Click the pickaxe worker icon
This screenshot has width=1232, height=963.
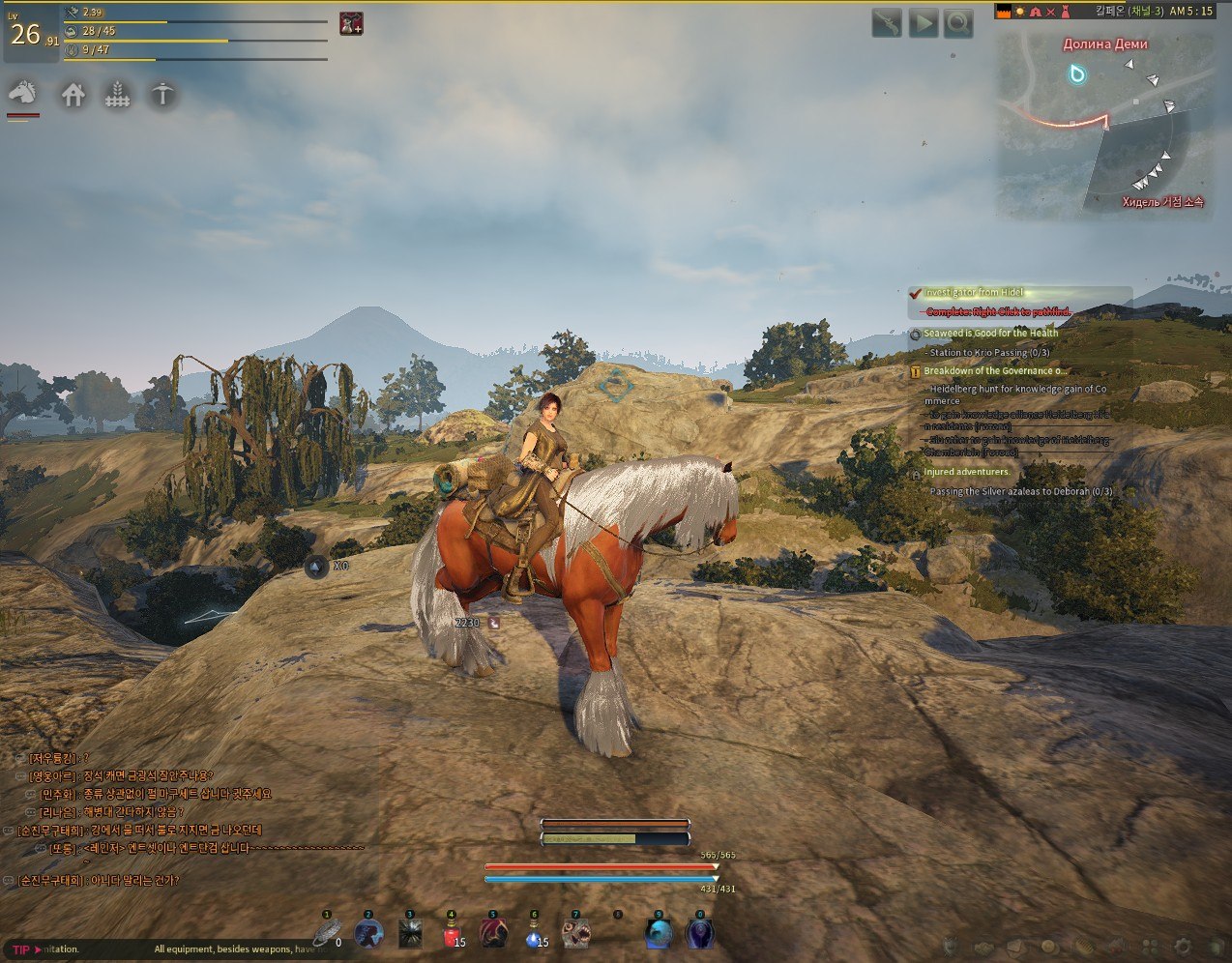tap(162, 94)
